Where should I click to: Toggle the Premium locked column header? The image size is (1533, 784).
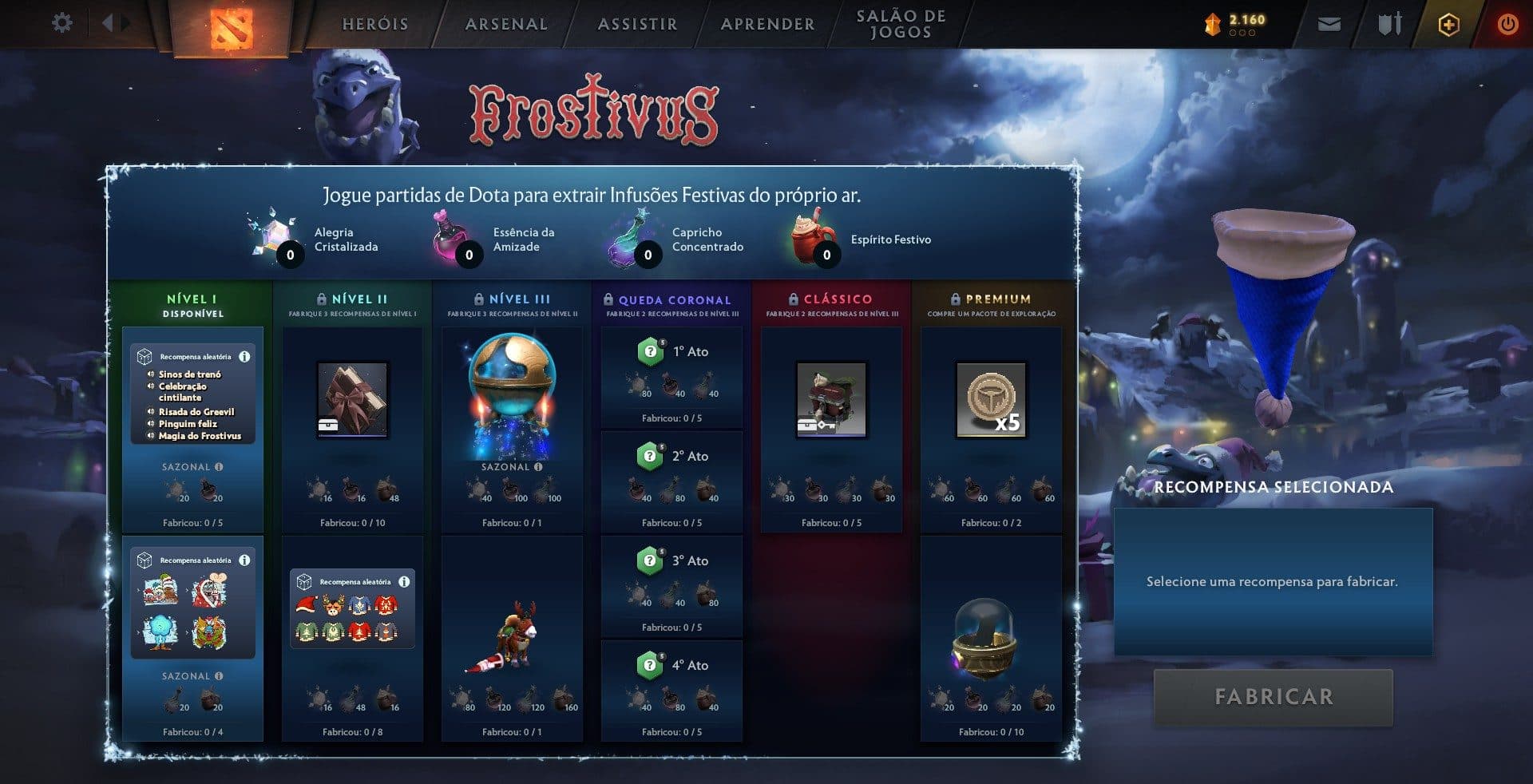tap(991, 299)
